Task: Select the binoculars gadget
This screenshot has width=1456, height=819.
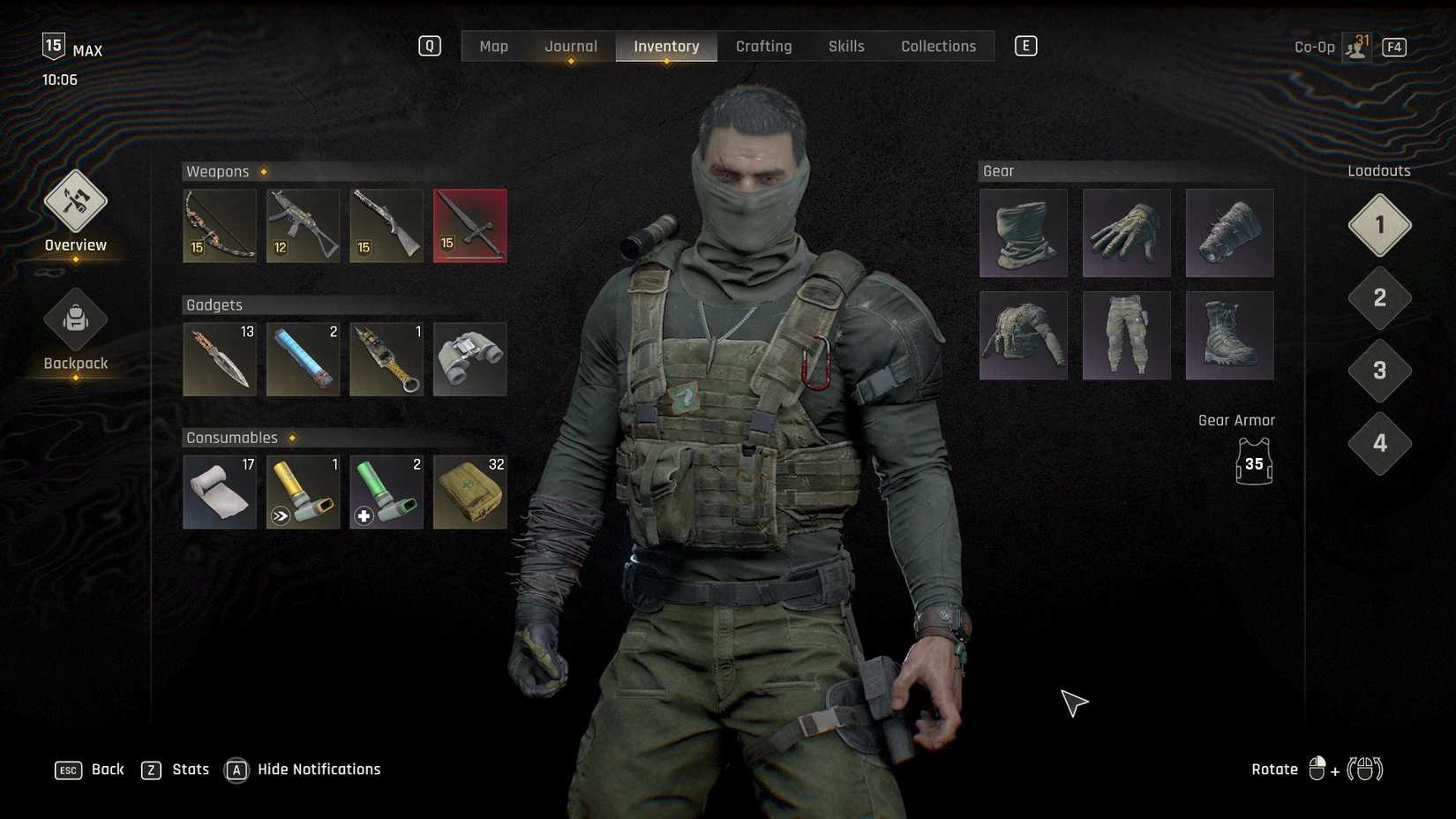Action: click(x=469, y=358)
